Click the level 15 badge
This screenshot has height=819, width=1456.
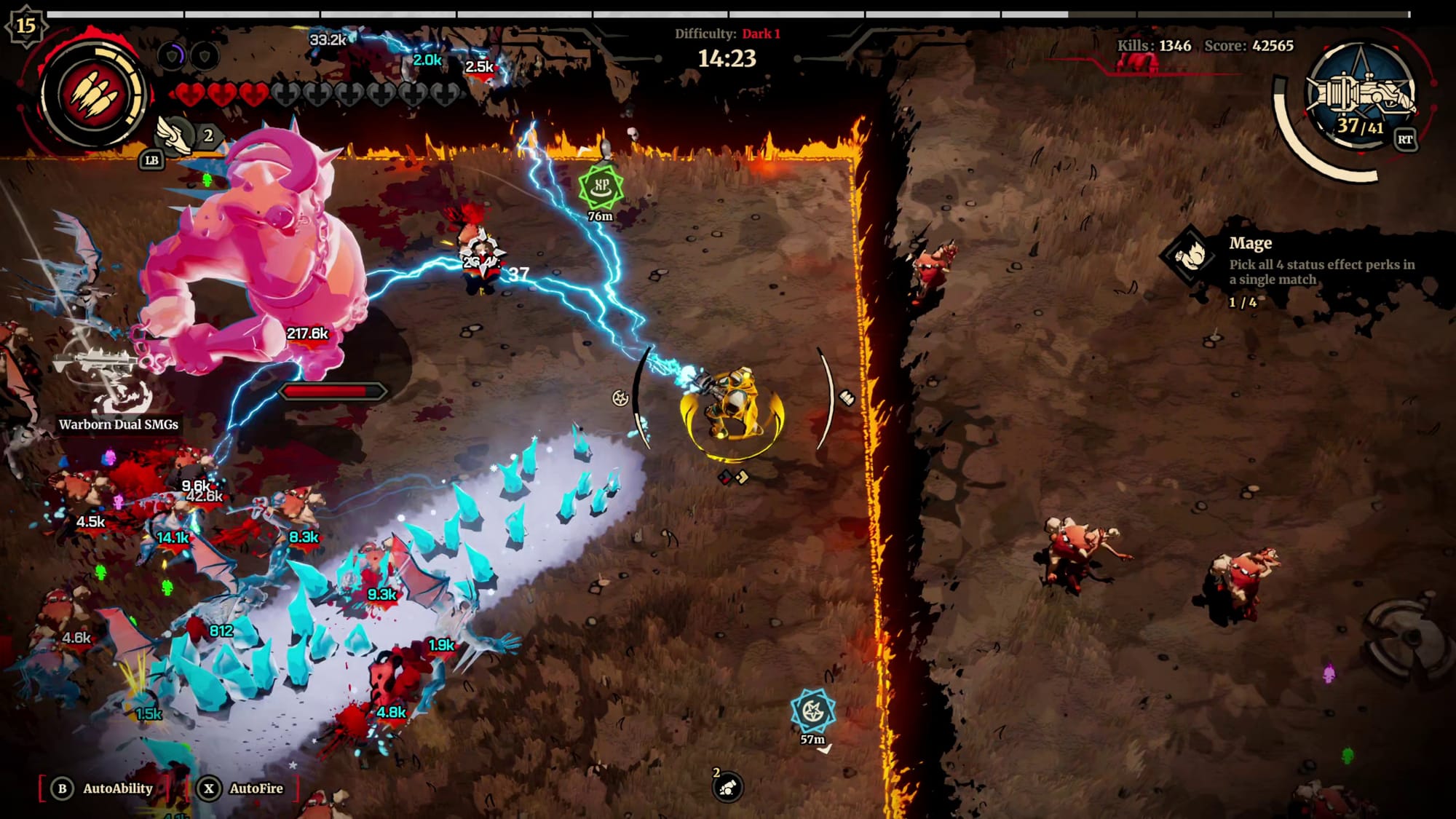[x=25, y=25]
